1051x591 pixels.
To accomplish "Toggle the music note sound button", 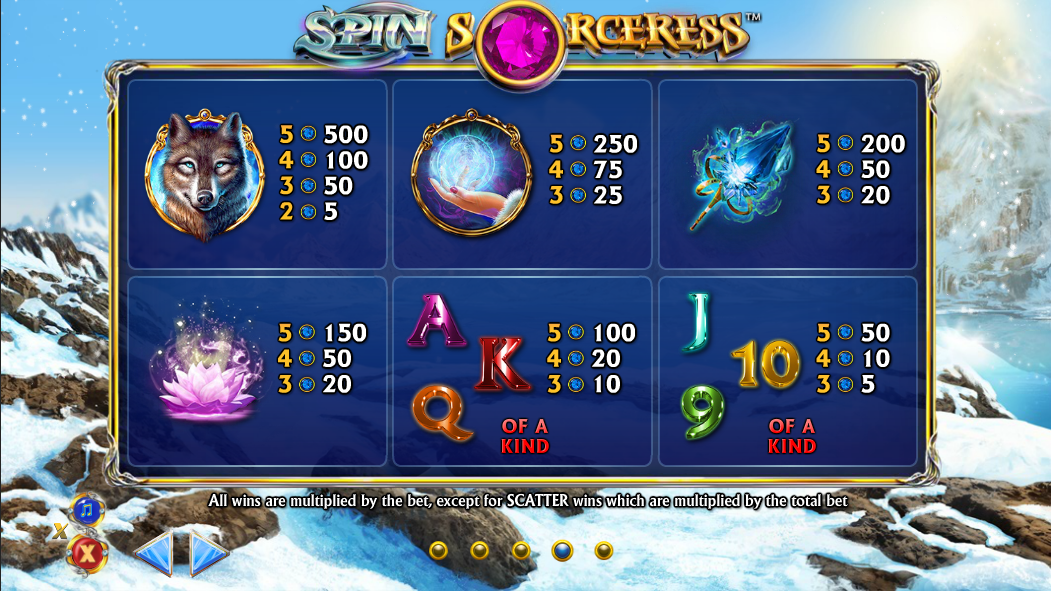I will pos(87,510).
